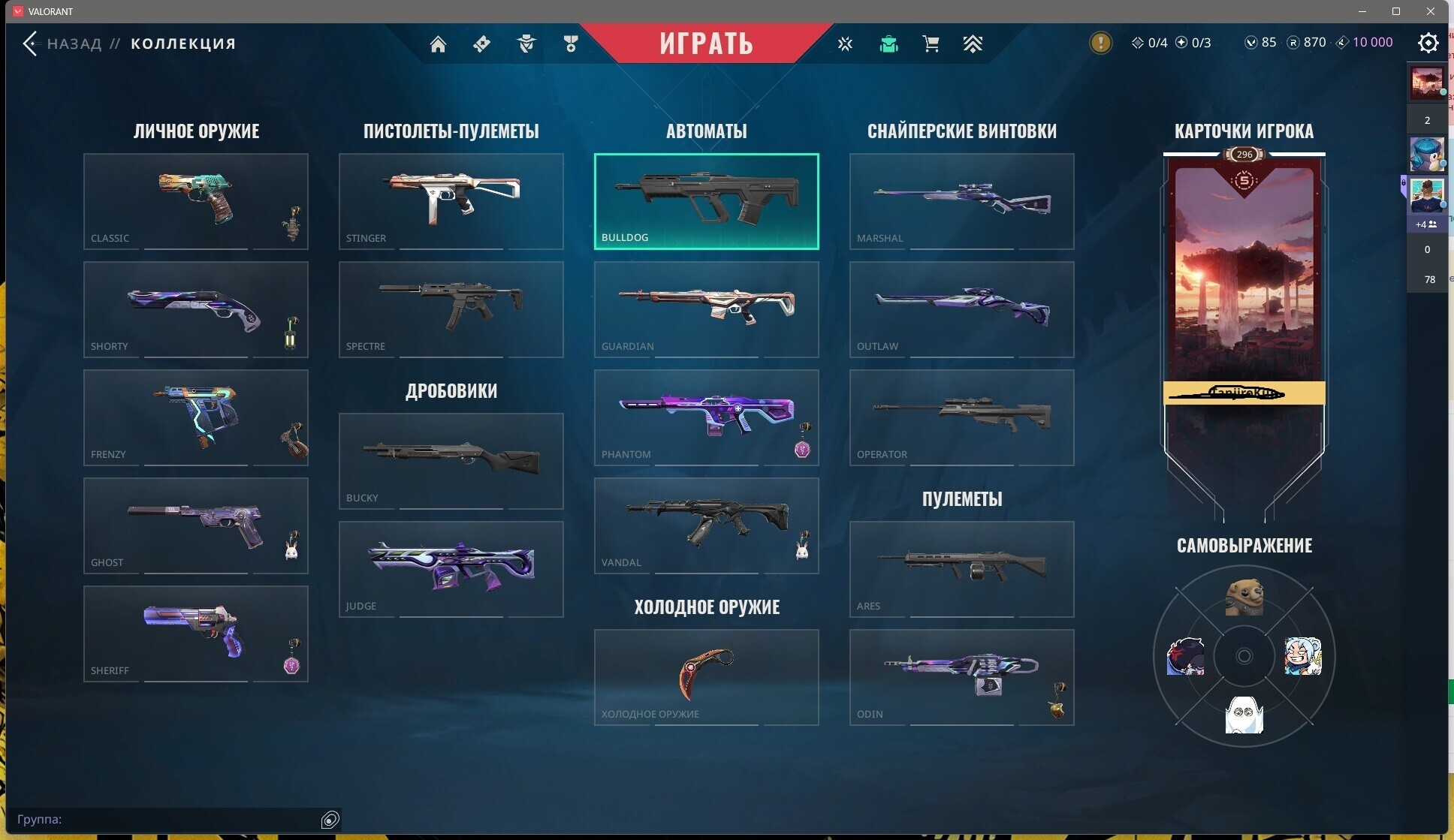Select the Classic pistol slot
Screen dimensions: 1454x840
(195, 201)
